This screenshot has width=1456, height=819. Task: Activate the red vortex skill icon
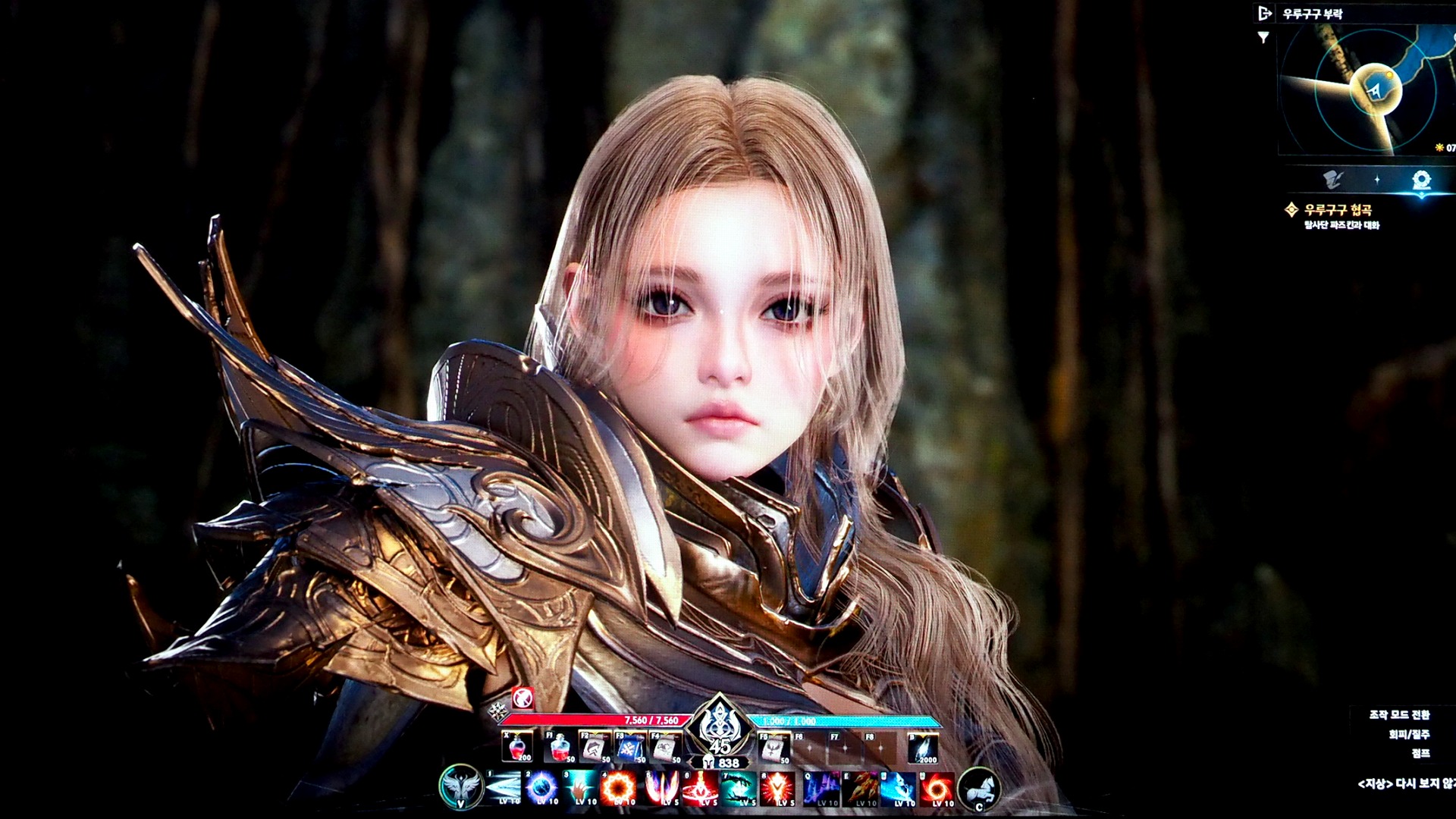(x=938, y=789)
